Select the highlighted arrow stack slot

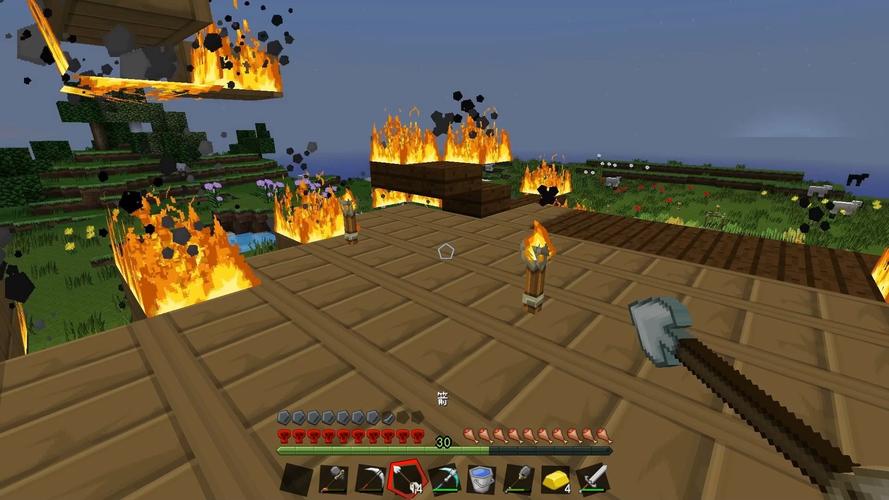tap(407, 478)
